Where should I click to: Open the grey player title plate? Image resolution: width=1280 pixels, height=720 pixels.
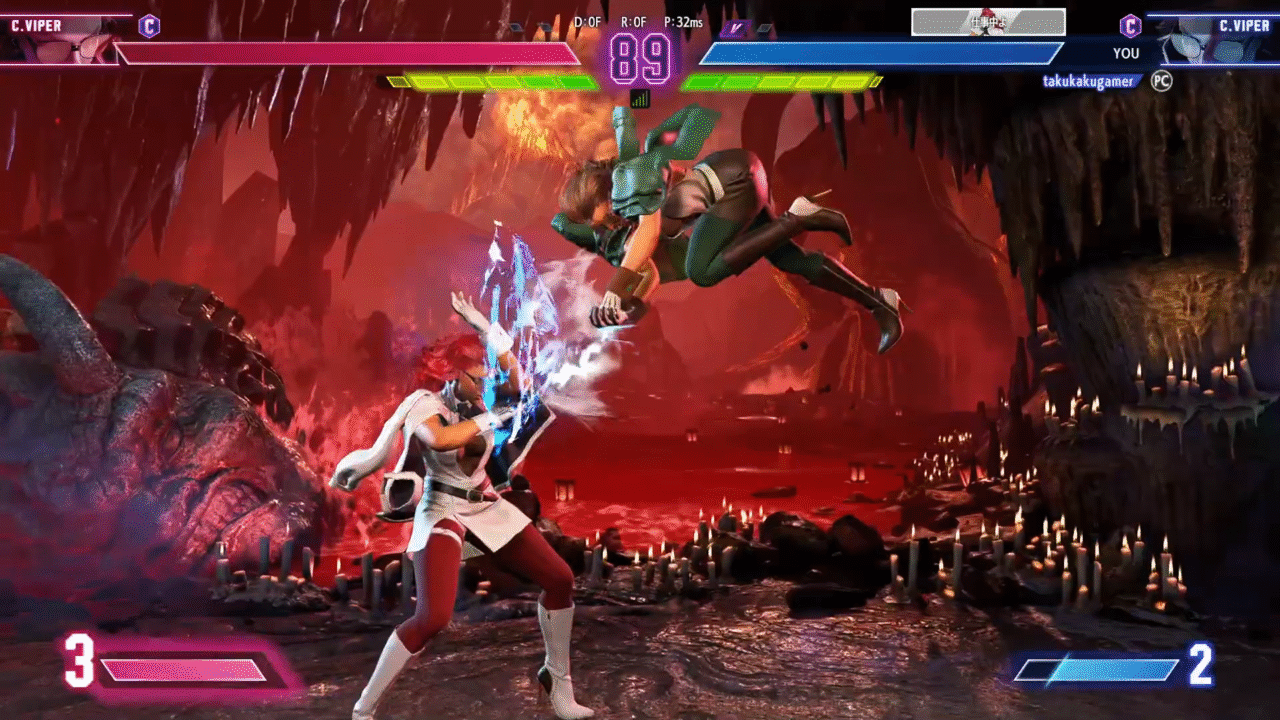pos(988,22)
